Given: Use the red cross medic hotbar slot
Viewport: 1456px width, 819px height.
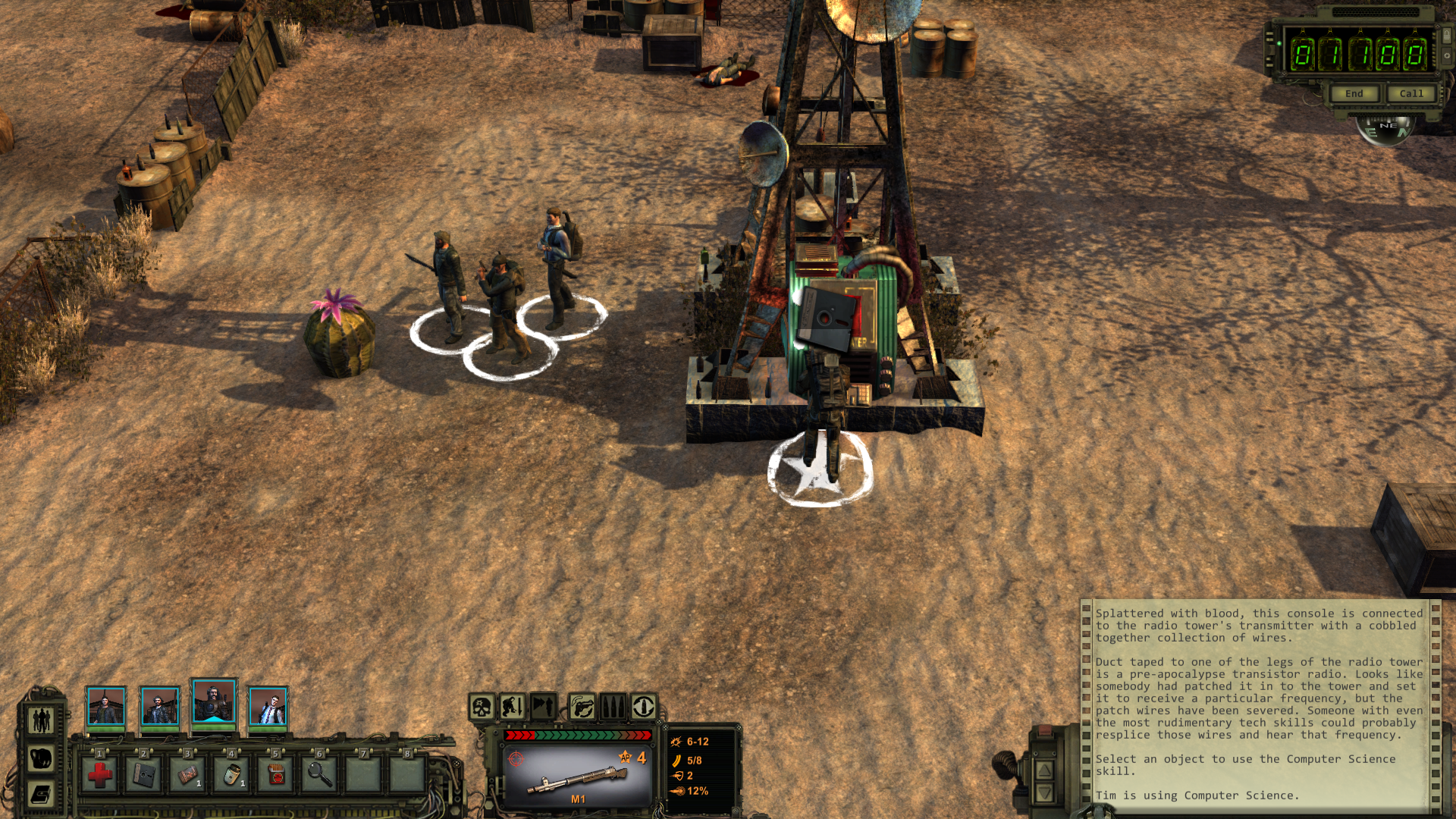Looking at the screenshot, I should (100, 774).
